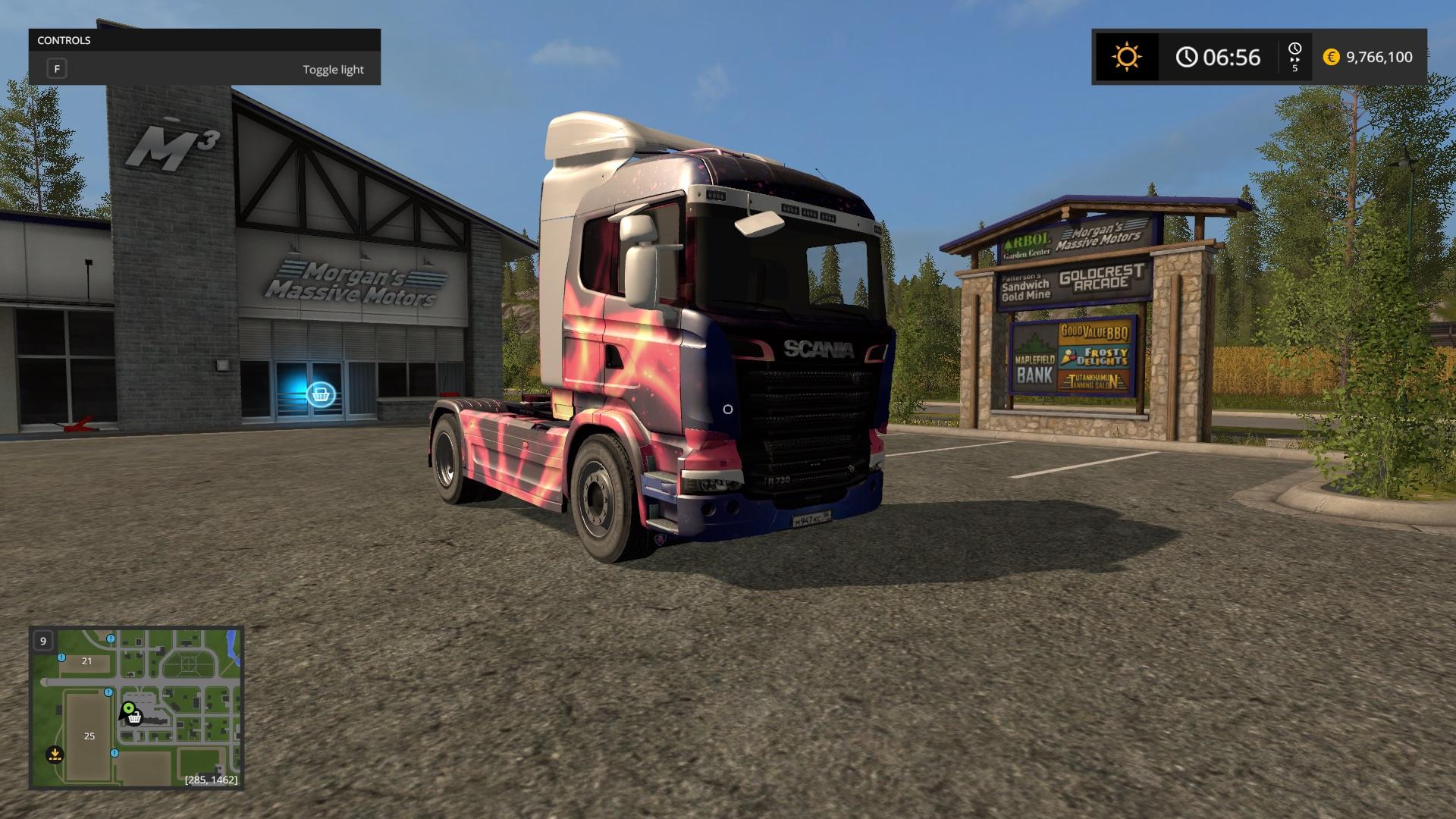Viewport: 1456px width, 819px height.
Task: Choose field 25 on the minimap
Action: coord(89,736)
